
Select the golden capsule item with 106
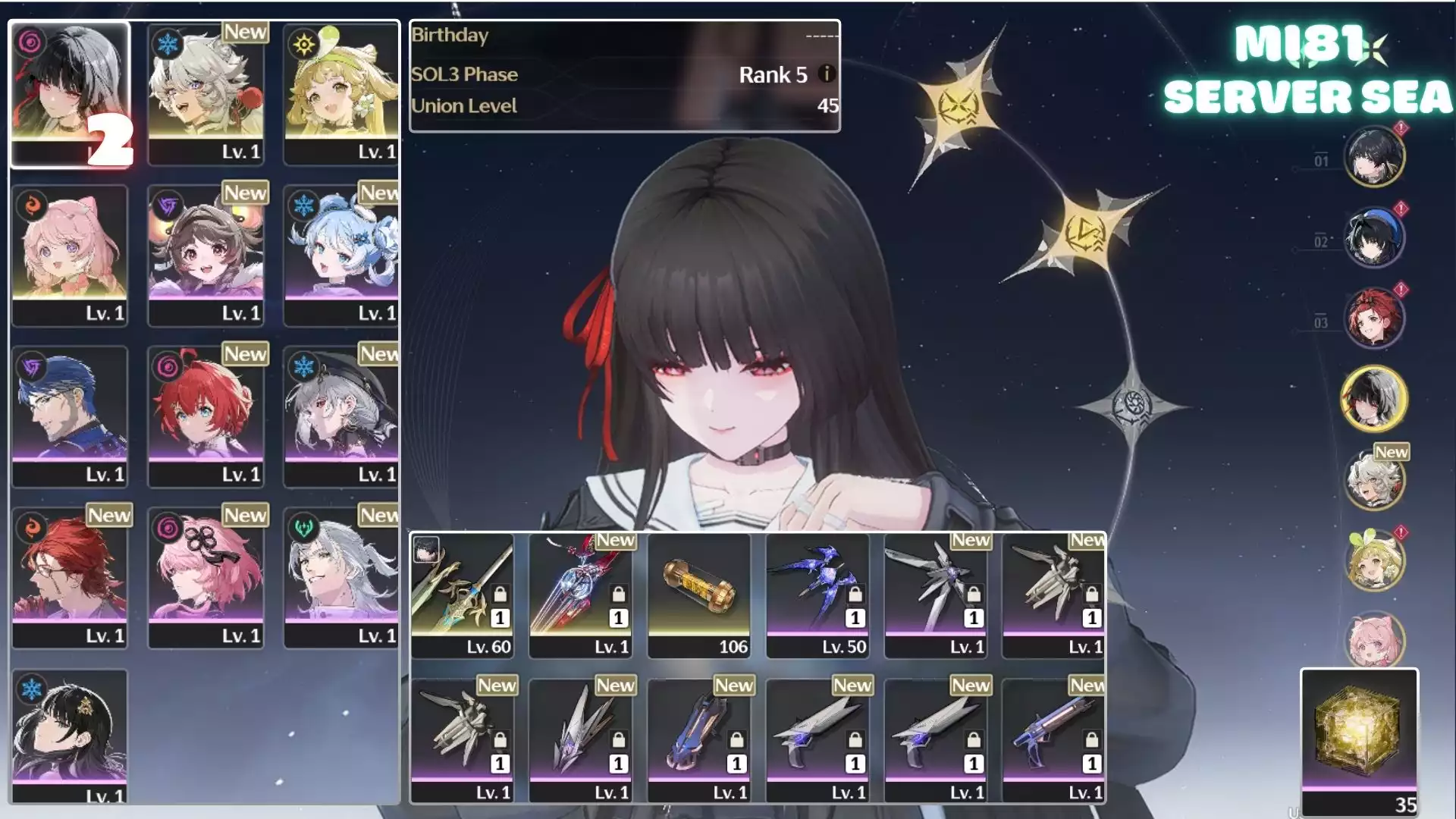tap(699, 595)
